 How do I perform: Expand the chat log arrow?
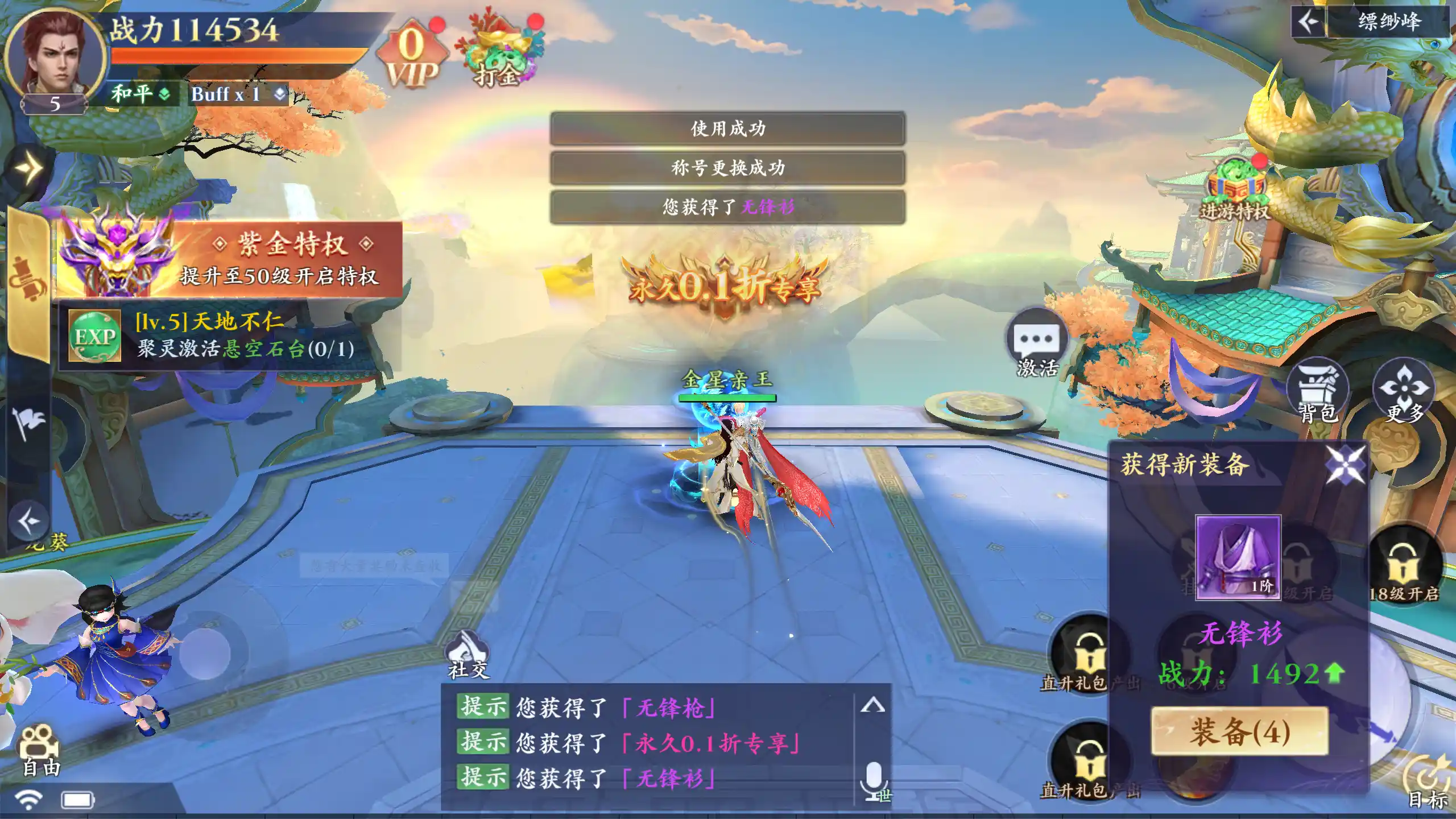[x=872, y=705]
